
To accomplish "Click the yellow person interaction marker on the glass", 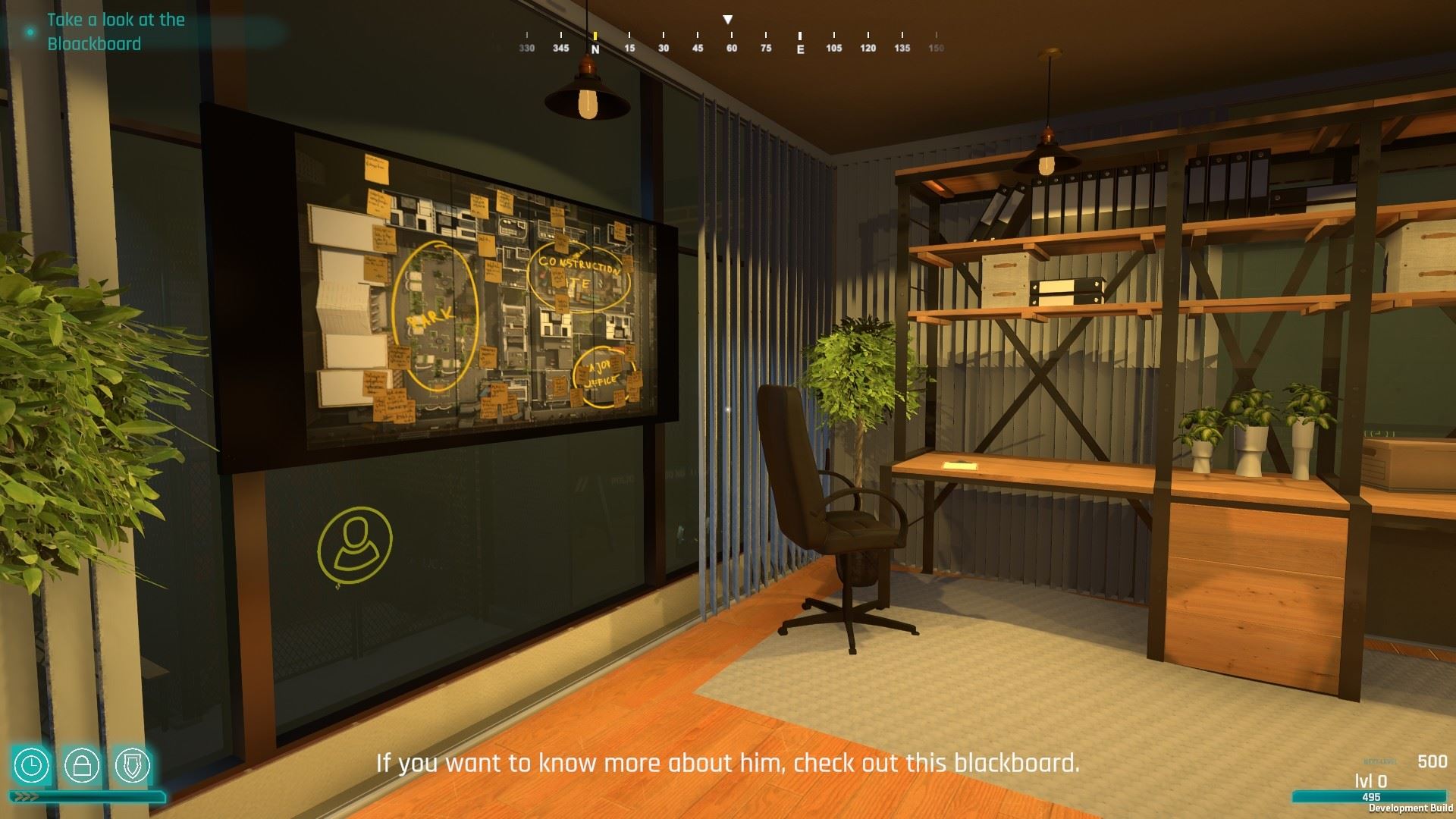I will coord(353,541).
